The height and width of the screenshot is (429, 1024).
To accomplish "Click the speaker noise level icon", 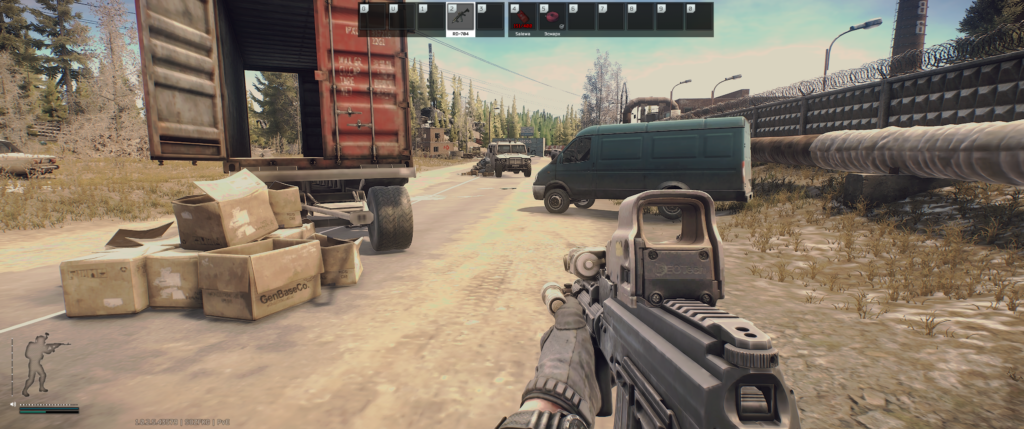I will (13, 405).
